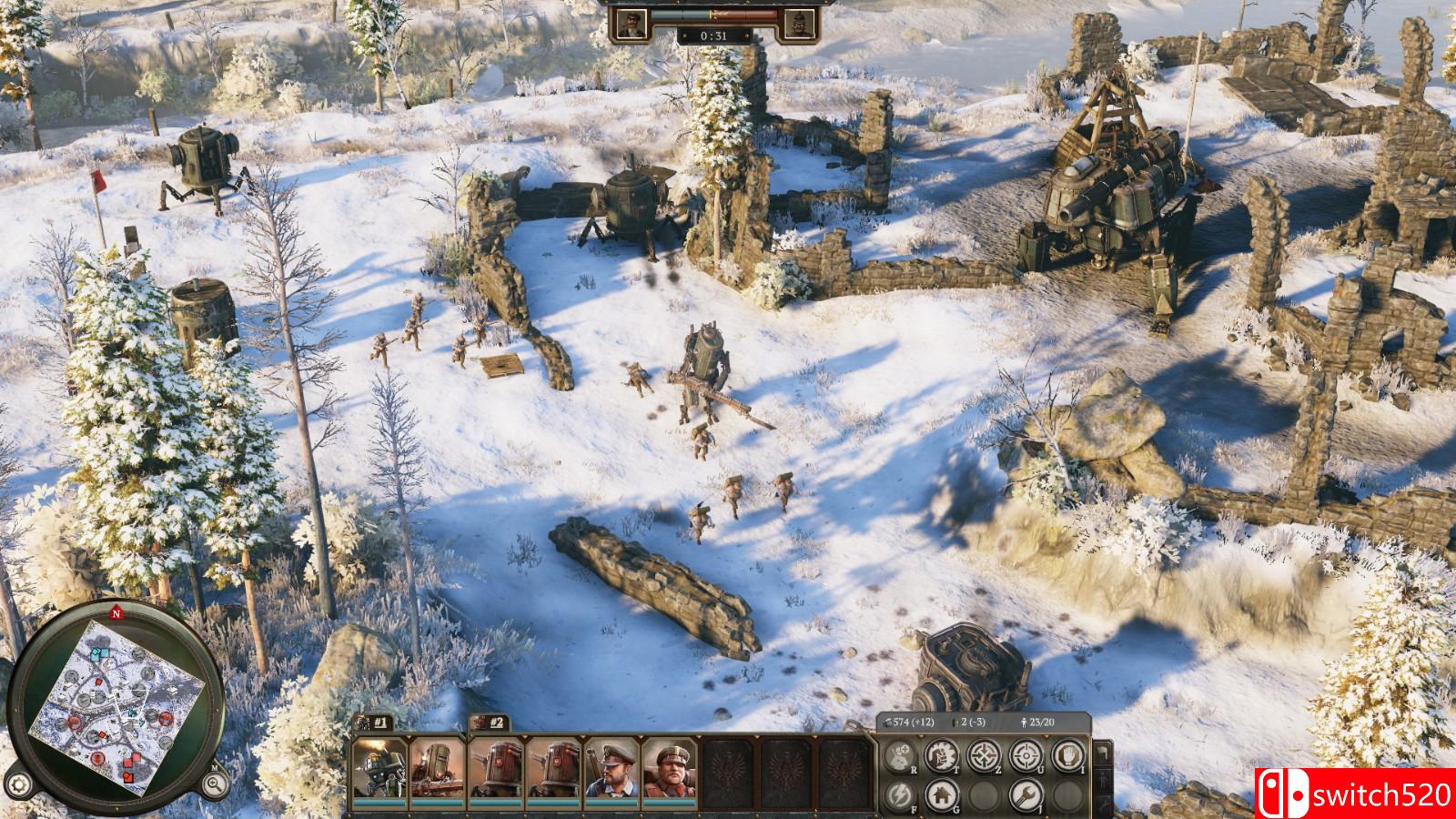Select control group #1 tab
This screenshot has height=819, width=1456.
(375, 723)
